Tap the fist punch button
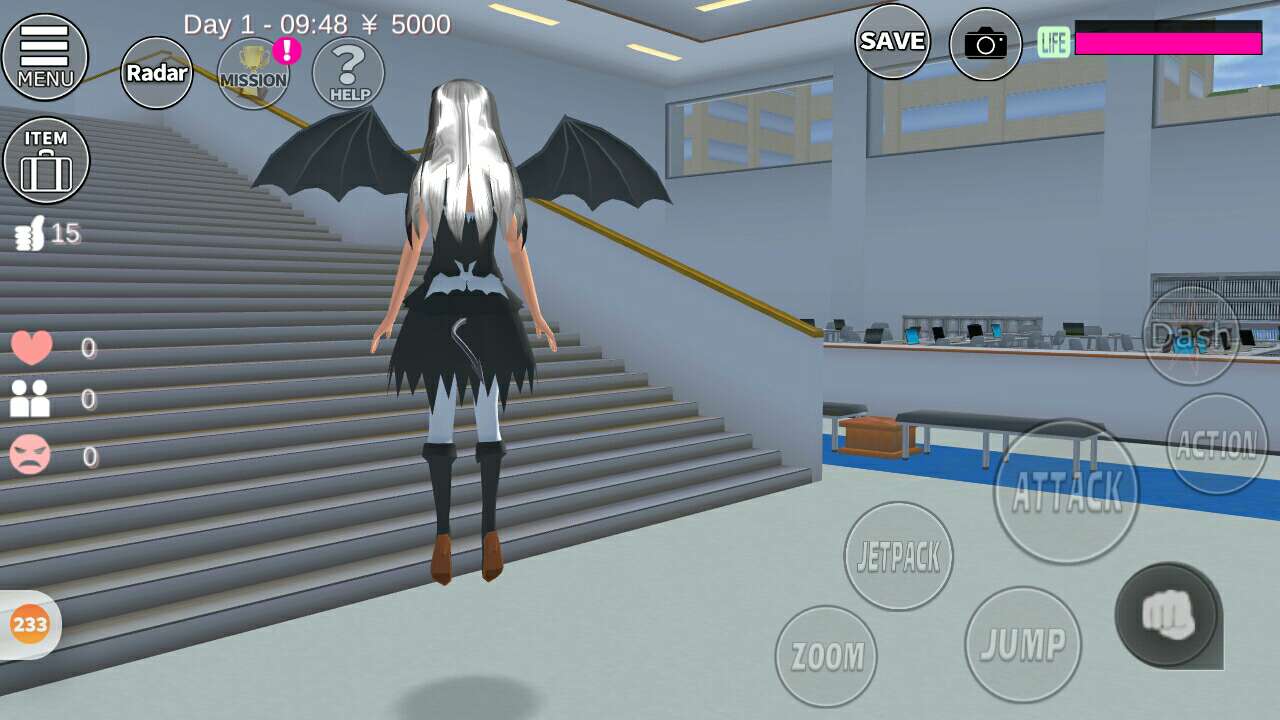1280x720 pixels. coord(1167,615)
